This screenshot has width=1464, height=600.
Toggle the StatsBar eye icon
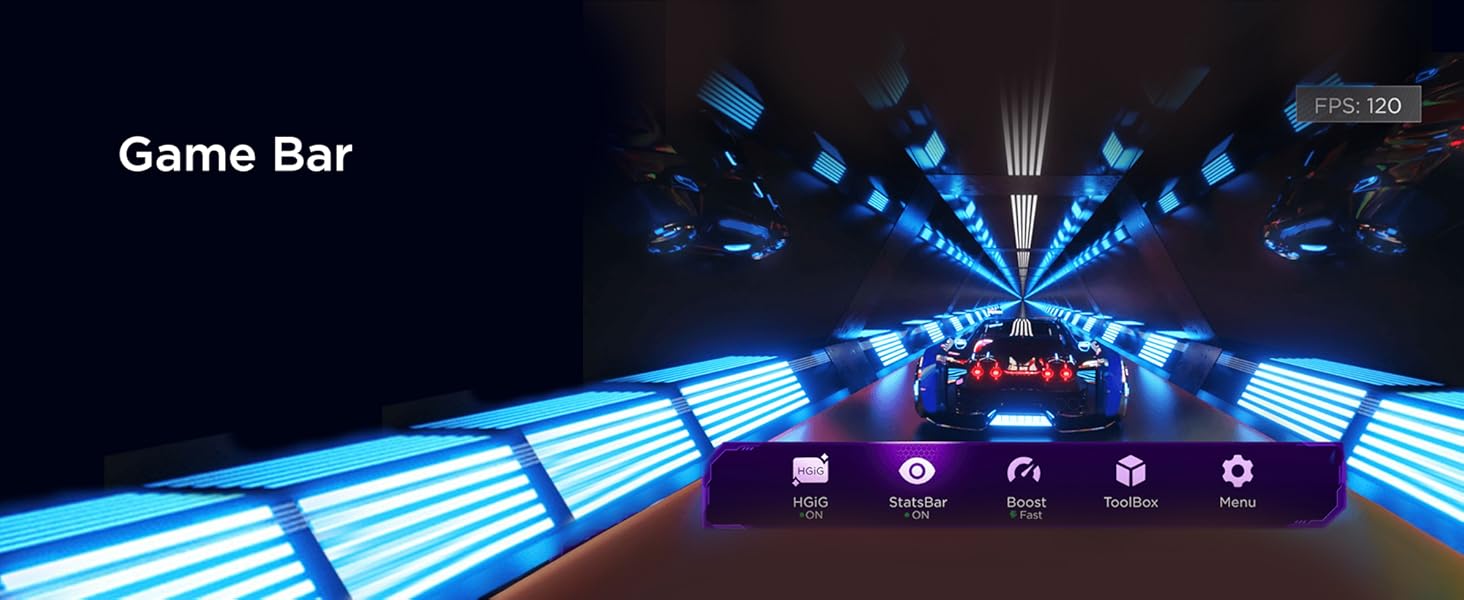point(916,471)
